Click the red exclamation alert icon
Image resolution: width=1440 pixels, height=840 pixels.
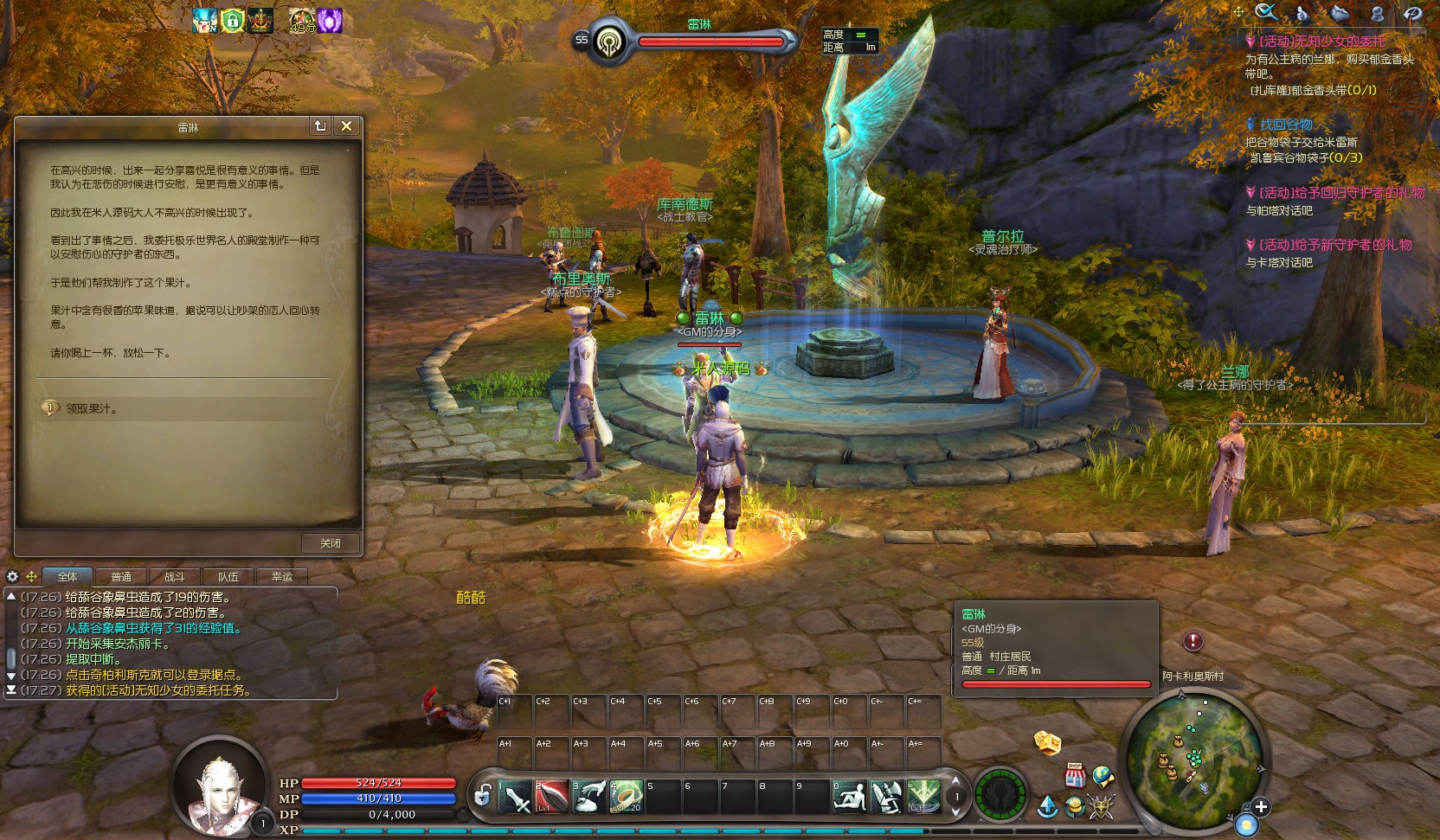pos(1193,641)
